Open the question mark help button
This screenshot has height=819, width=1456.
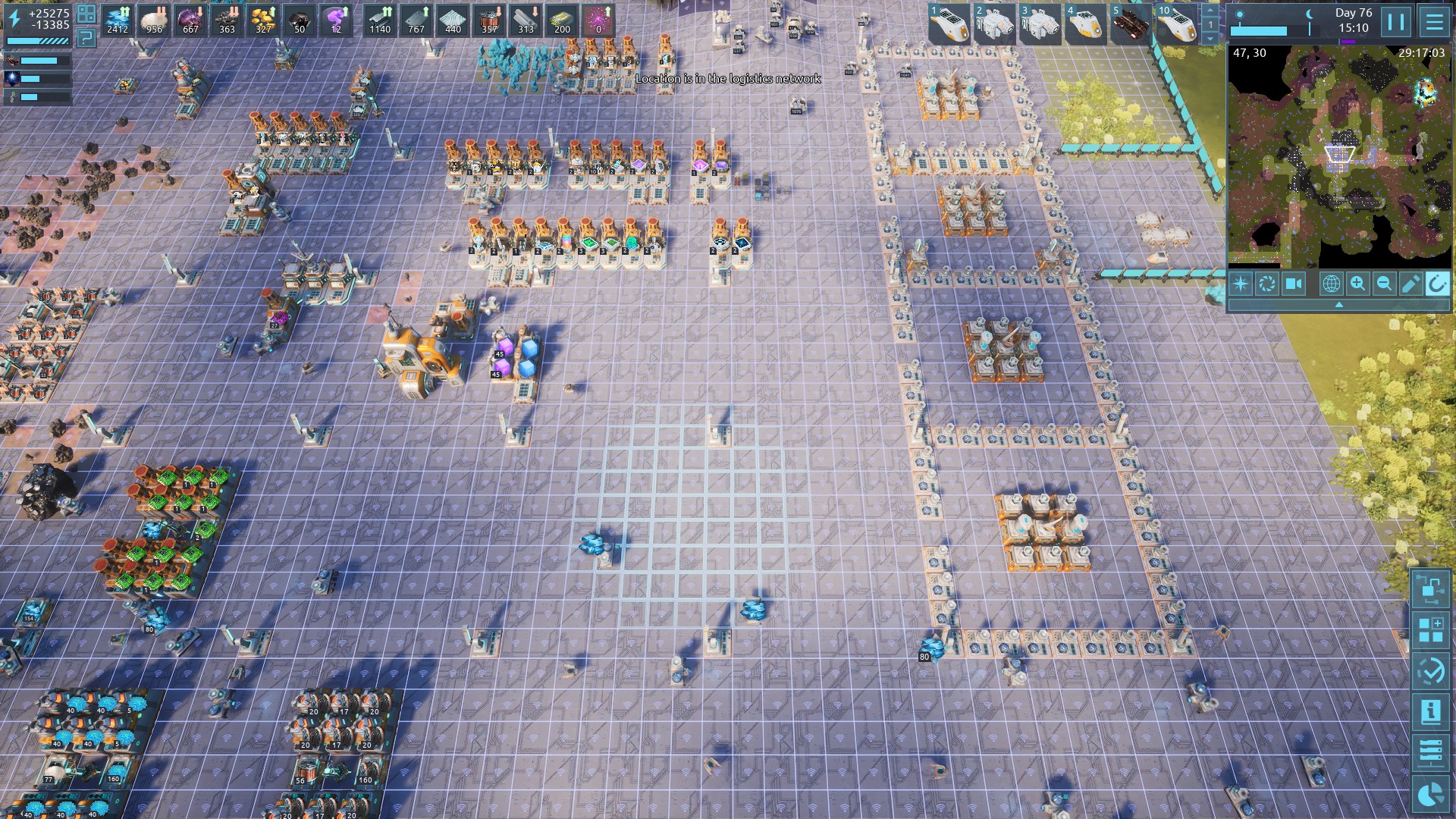click(x=86, y=37)
